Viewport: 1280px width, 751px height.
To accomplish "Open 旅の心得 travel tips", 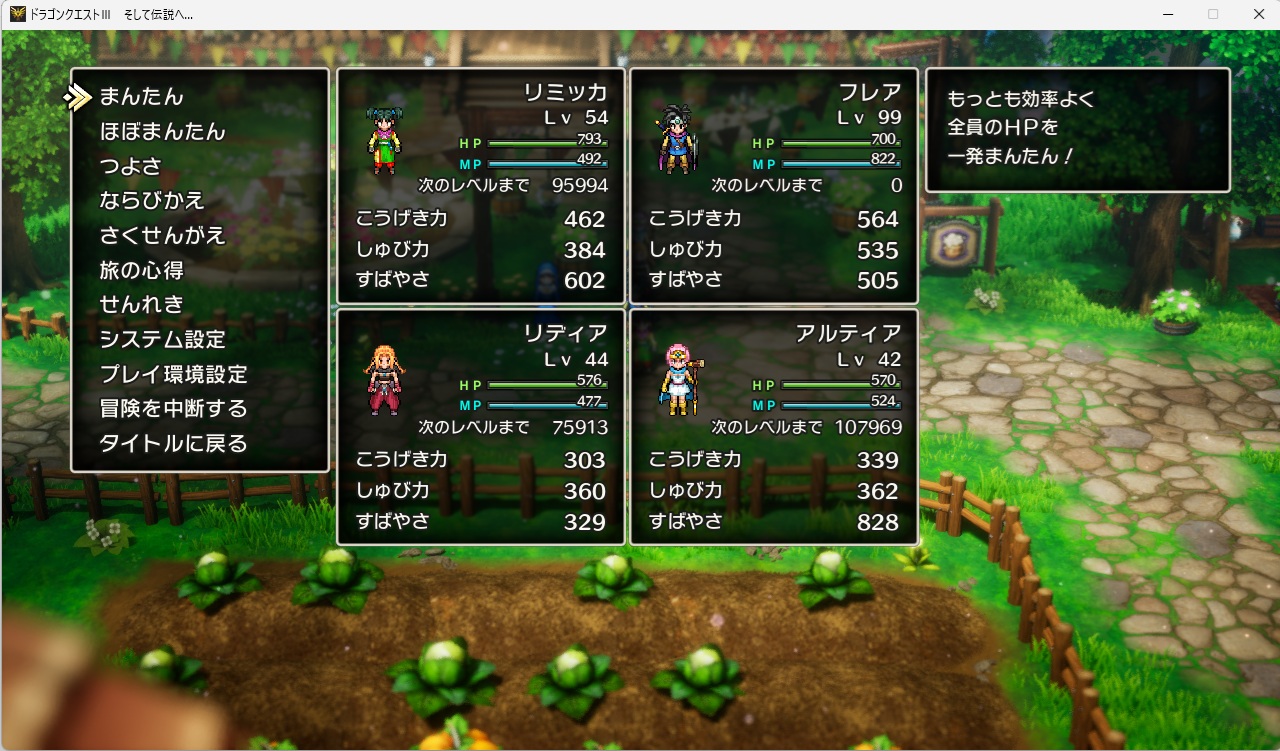I will [x=141, y=270].
